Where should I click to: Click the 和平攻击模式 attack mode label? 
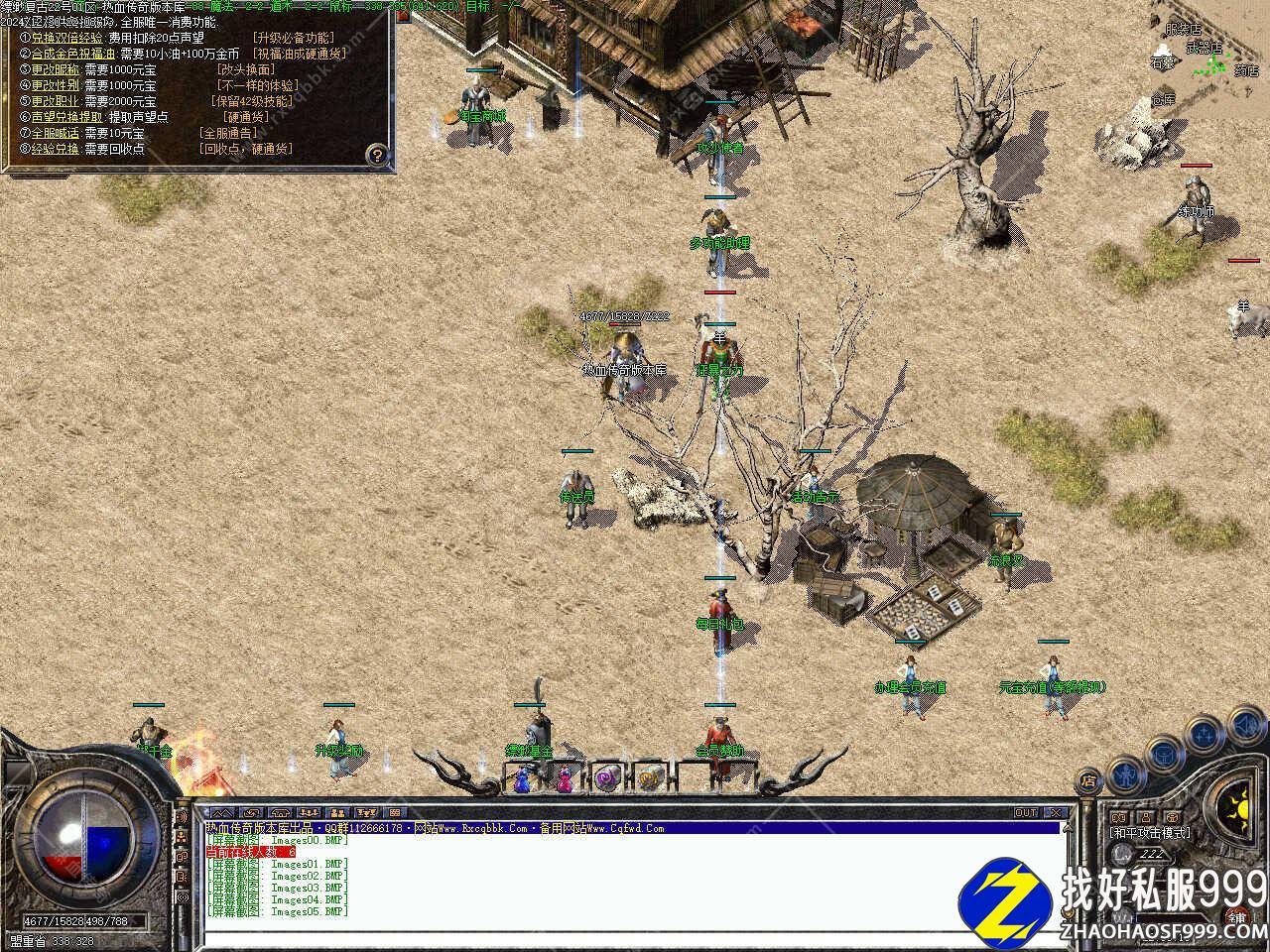tap(1151, 833)
